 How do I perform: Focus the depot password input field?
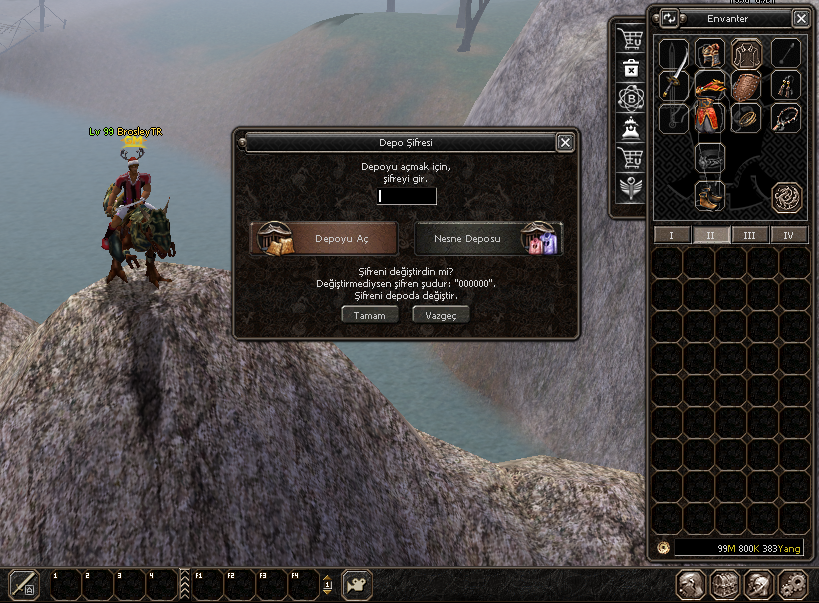click(x=407, y=196)
